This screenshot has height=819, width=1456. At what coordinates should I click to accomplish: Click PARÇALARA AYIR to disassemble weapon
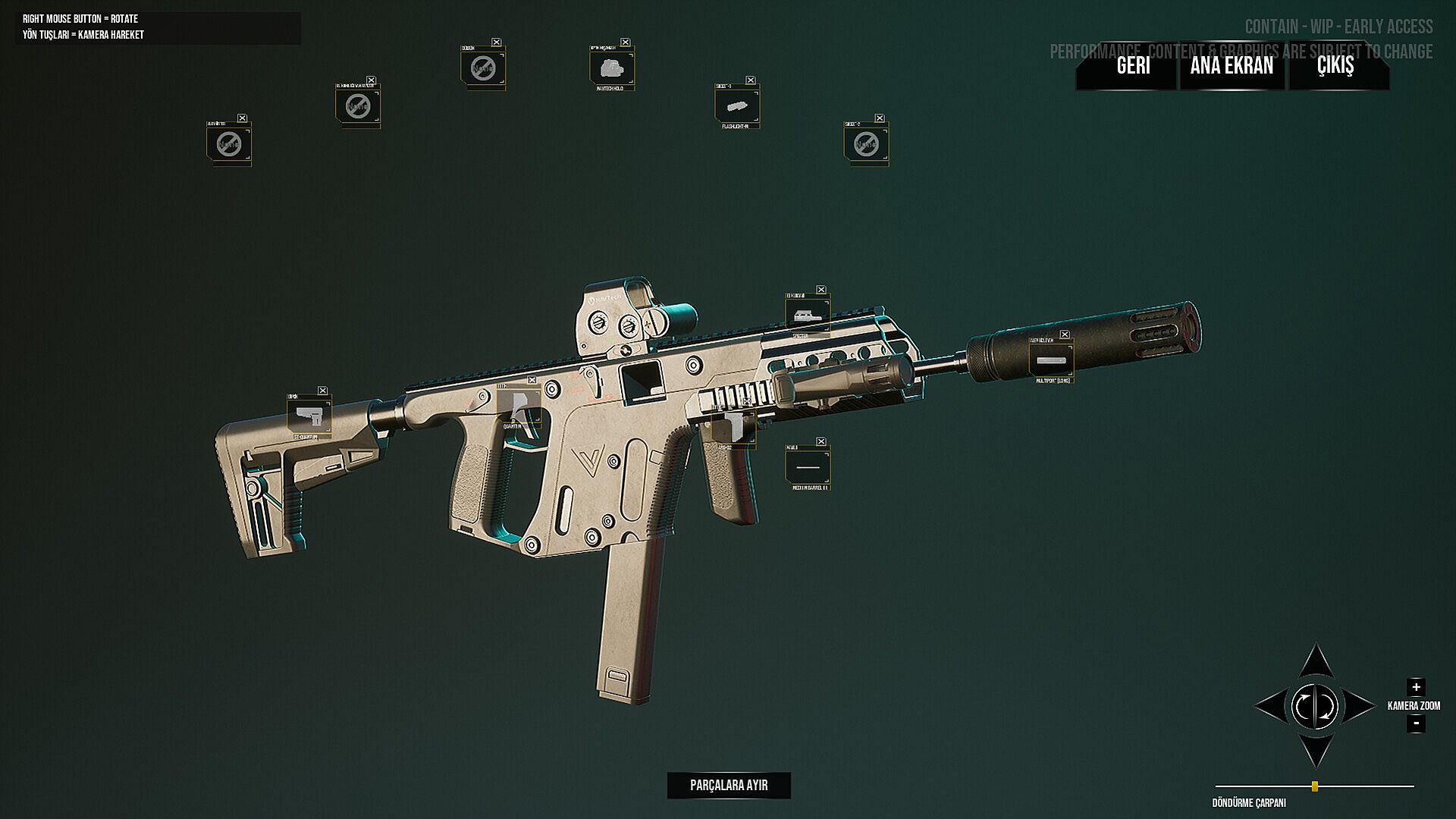[x=729, y=785]
